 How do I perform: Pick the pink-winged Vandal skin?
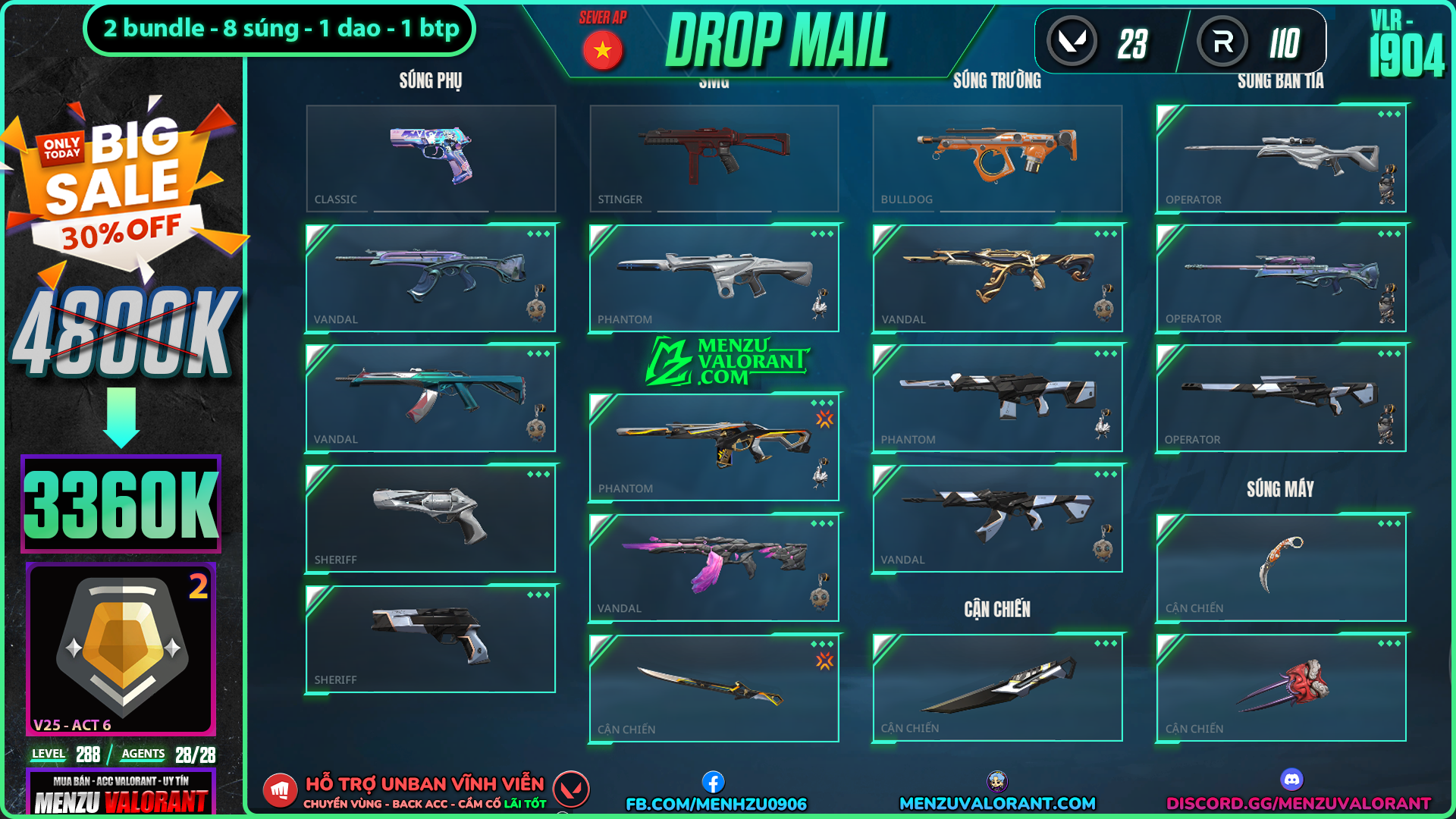point(714,567)
